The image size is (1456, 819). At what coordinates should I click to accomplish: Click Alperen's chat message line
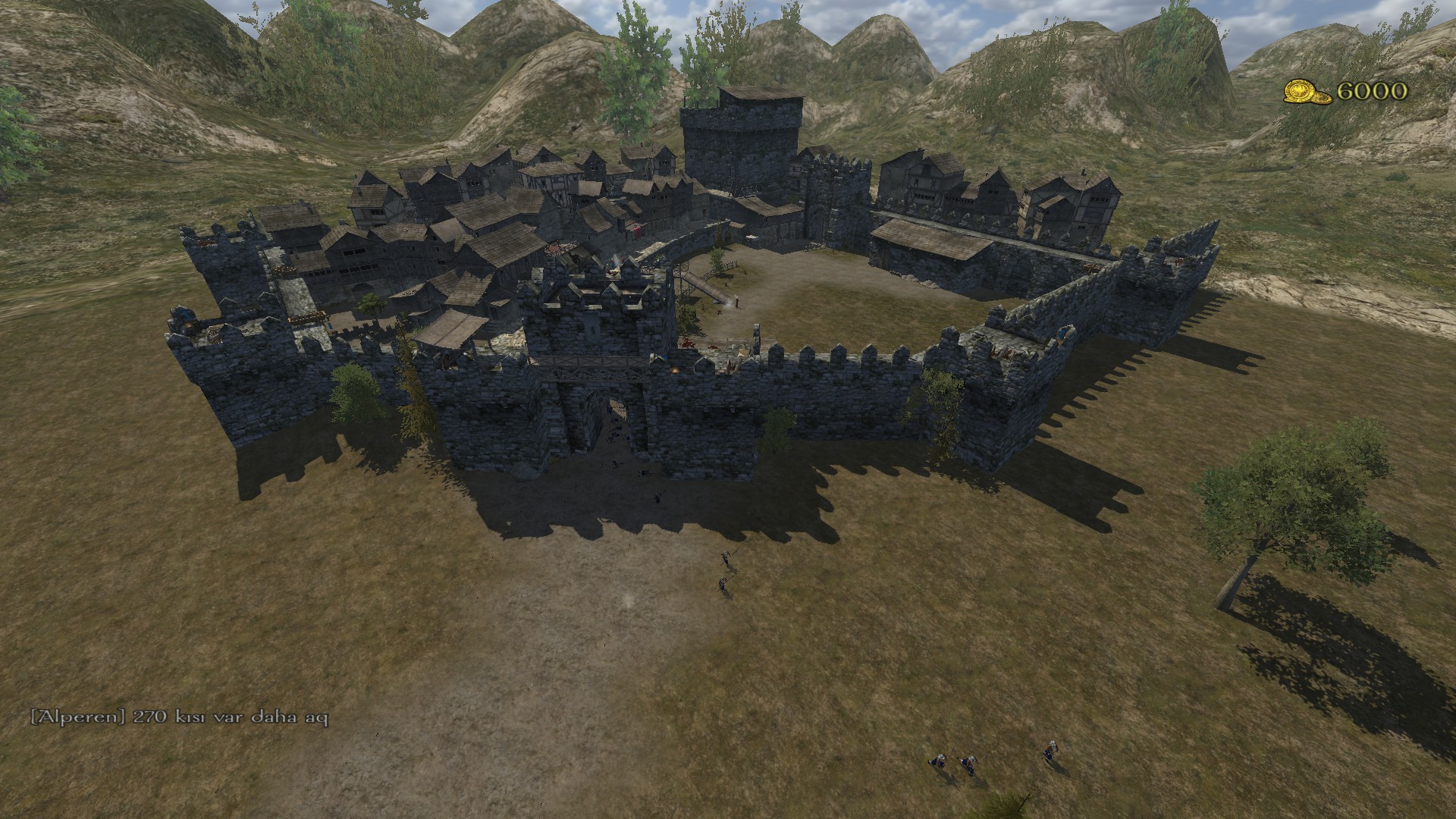click(x=179, y=717)
